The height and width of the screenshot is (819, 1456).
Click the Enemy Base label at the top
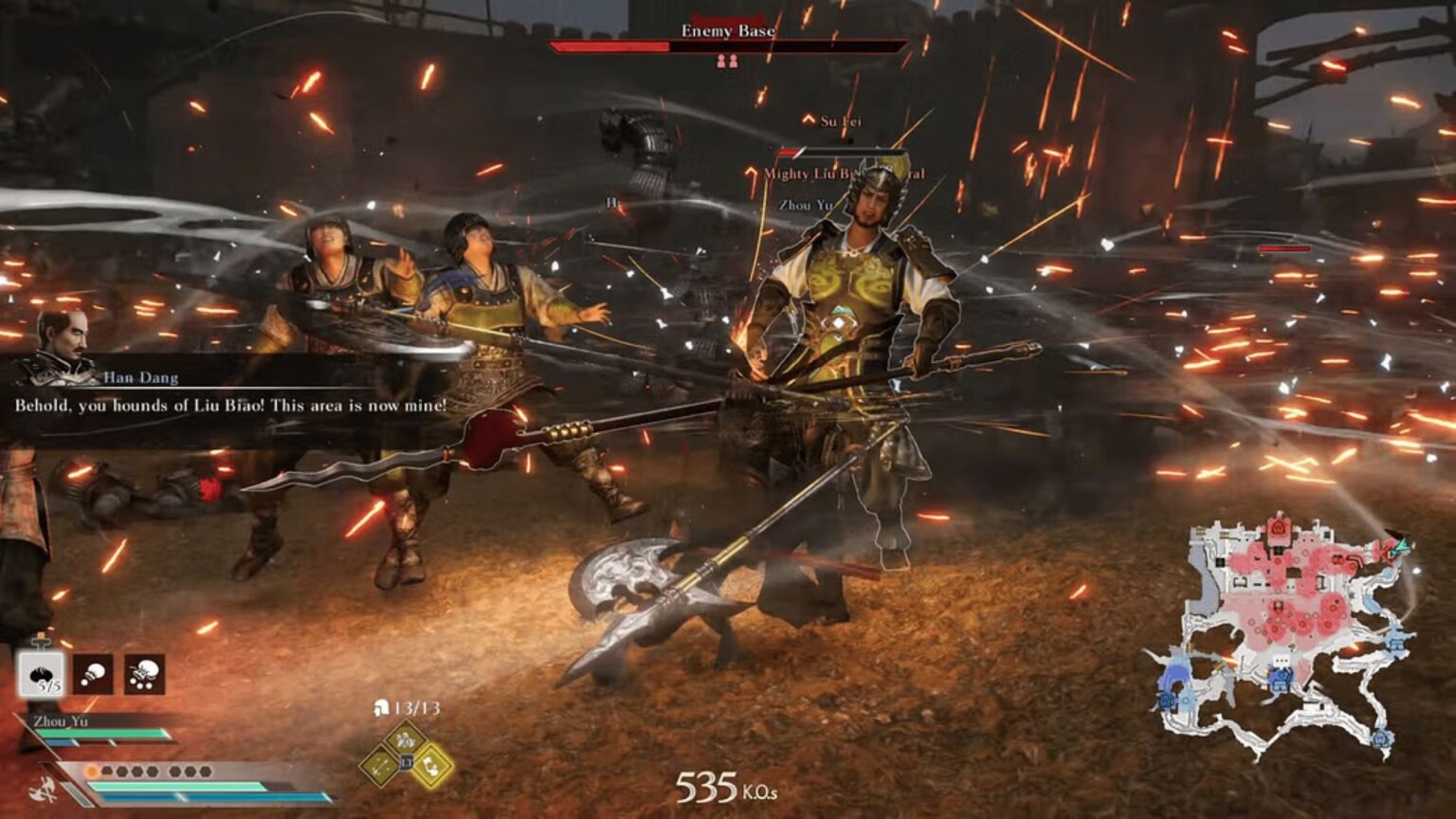coord(728,30)
